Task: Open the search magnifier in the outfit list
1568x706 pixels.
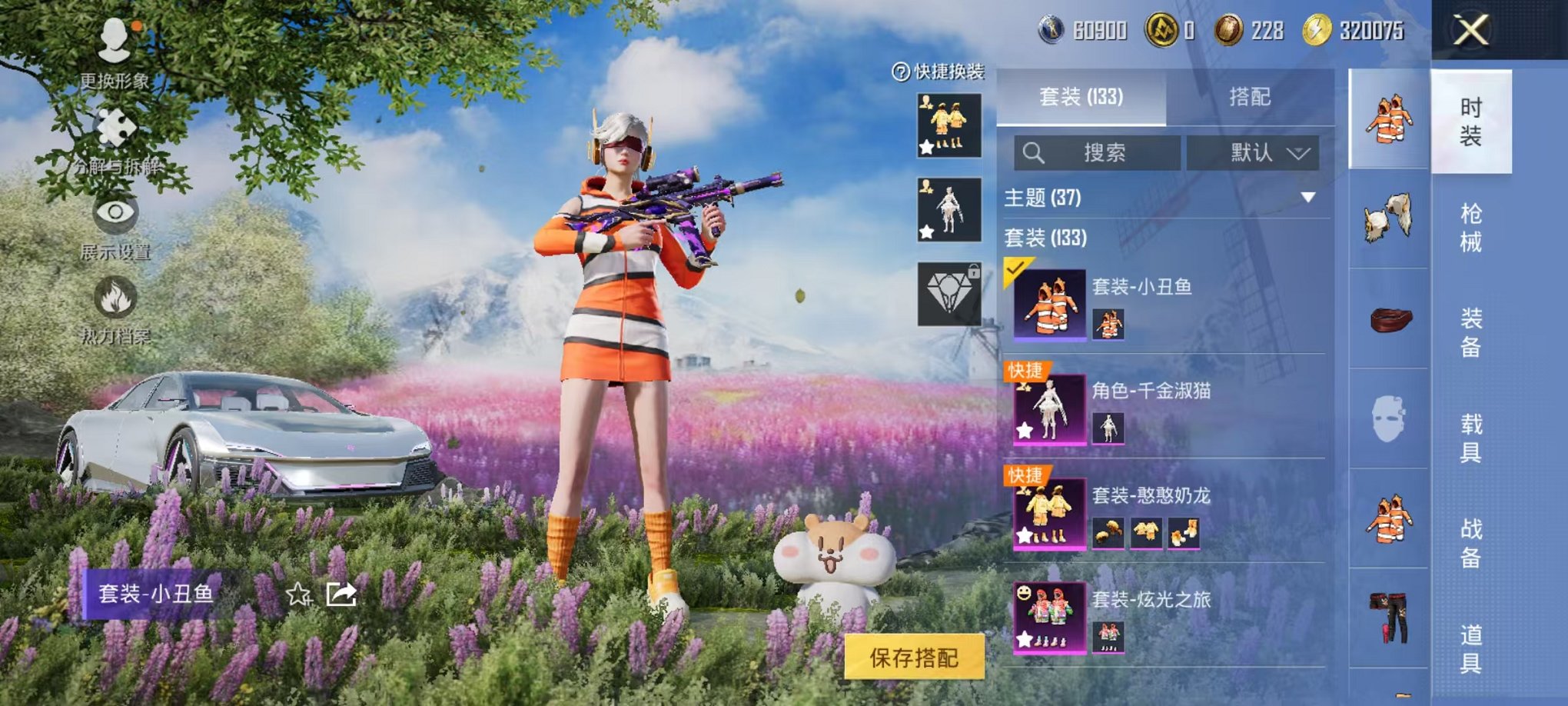Action: point(1034,152)
